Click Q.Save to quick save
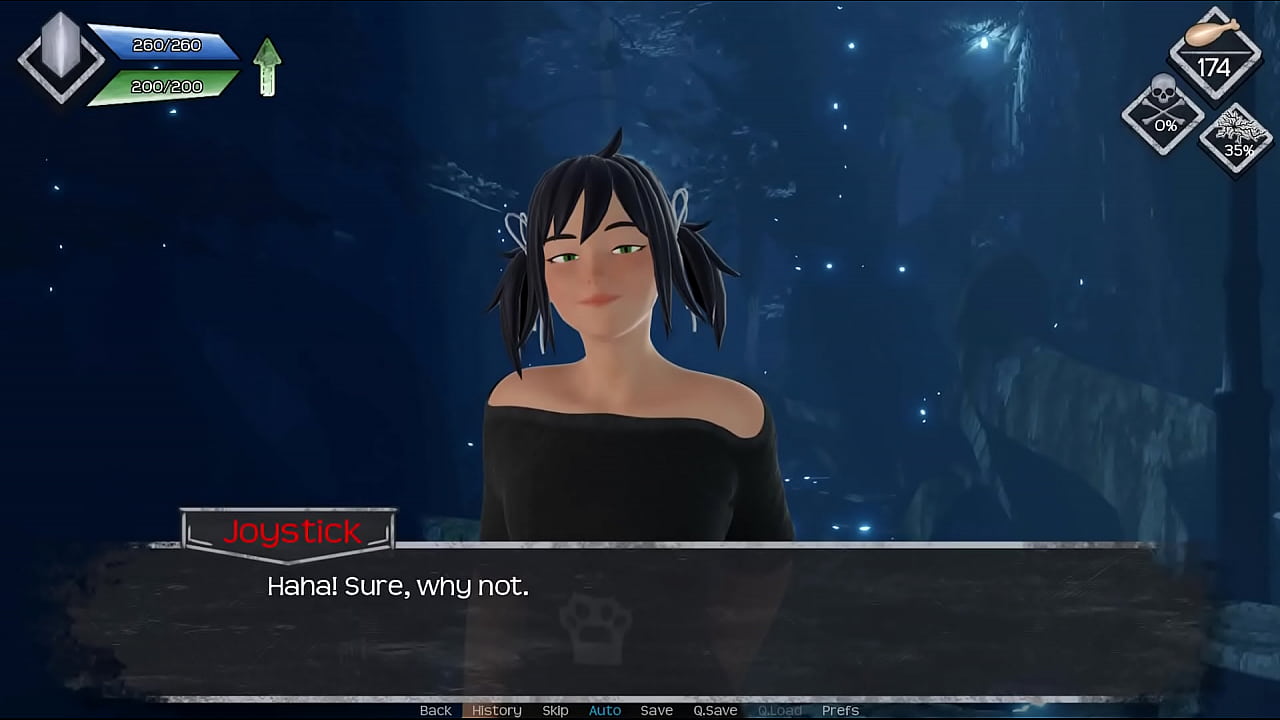This screenshot has height=720, width=1280. (x=715, y=710)
